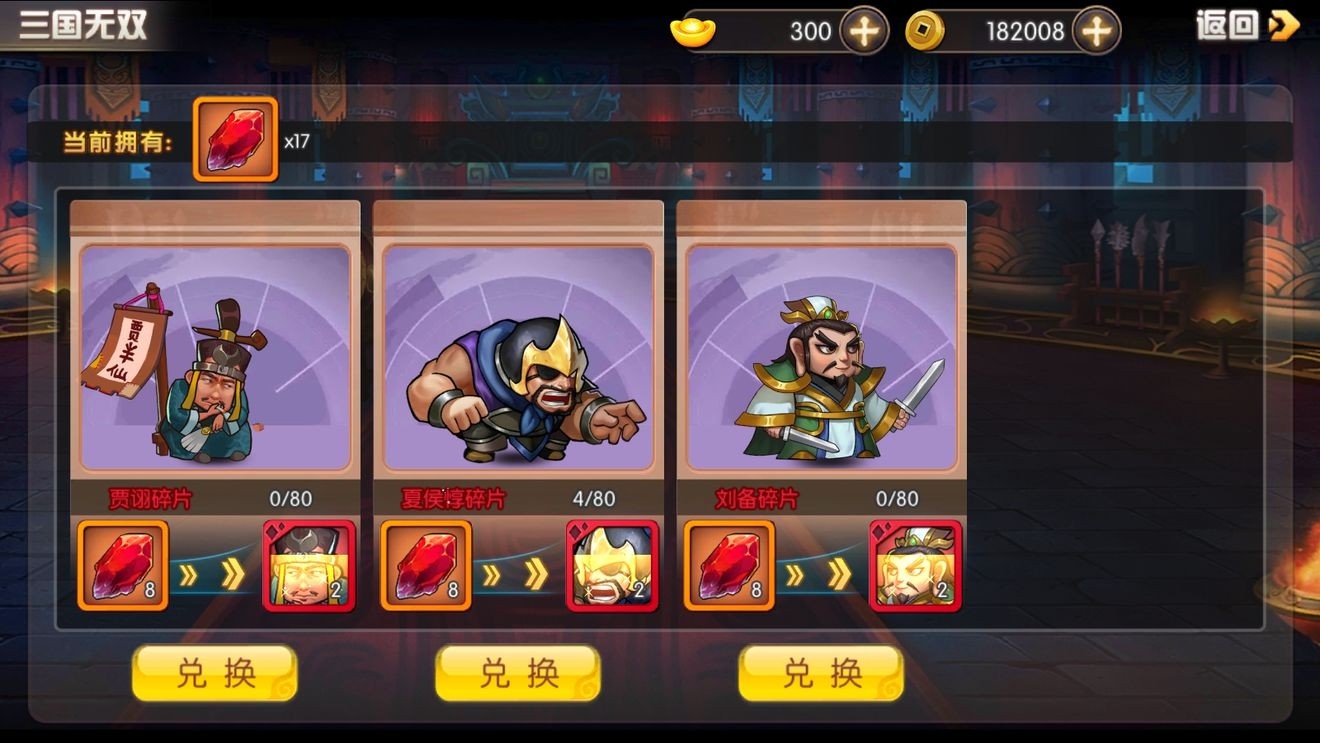
Task: Select the 夏侯惇 character card
Action: pyautogui.click(x=518, y=357)
